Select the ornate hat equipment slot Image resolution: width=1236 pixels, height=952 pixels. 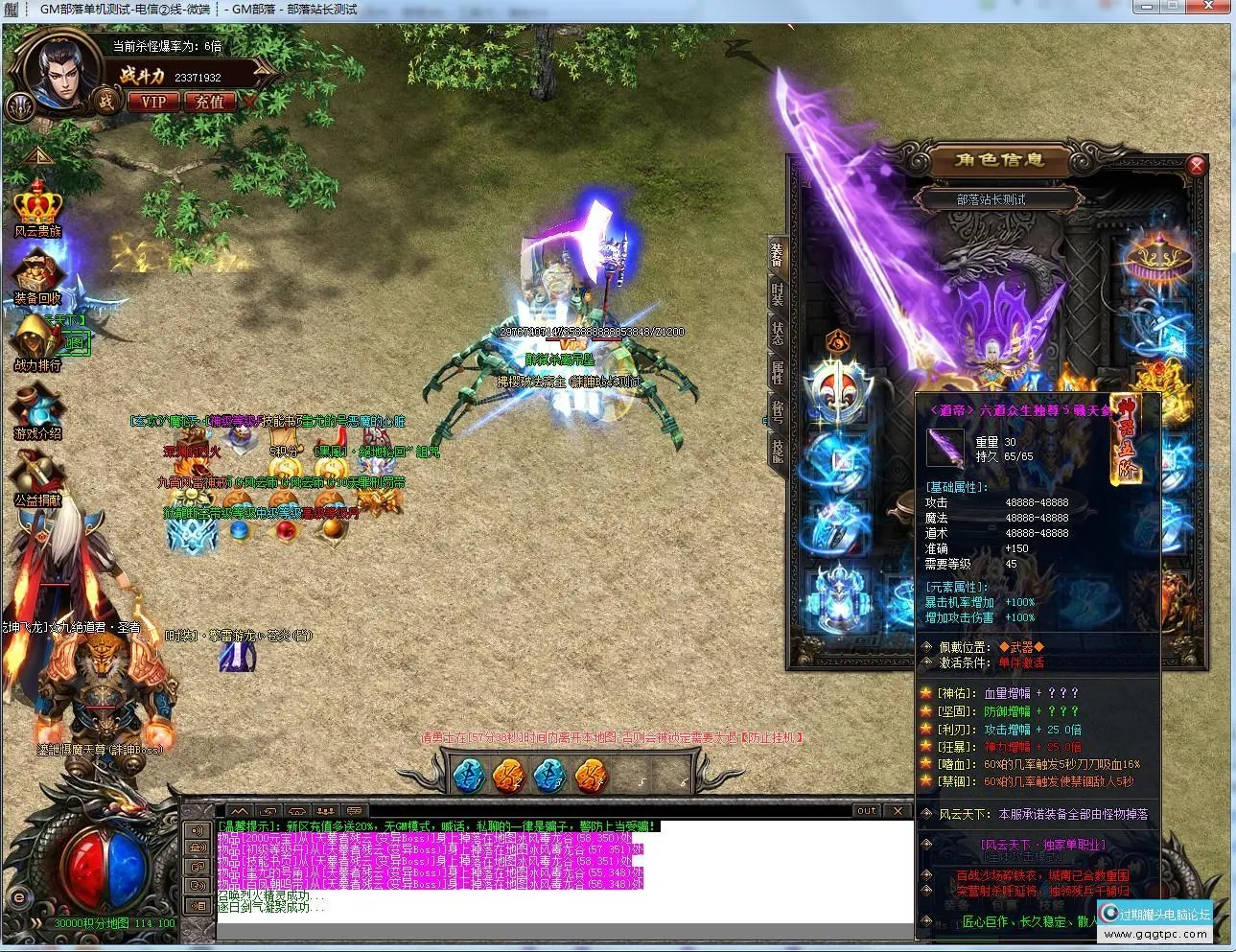[x=1159, y=259]
